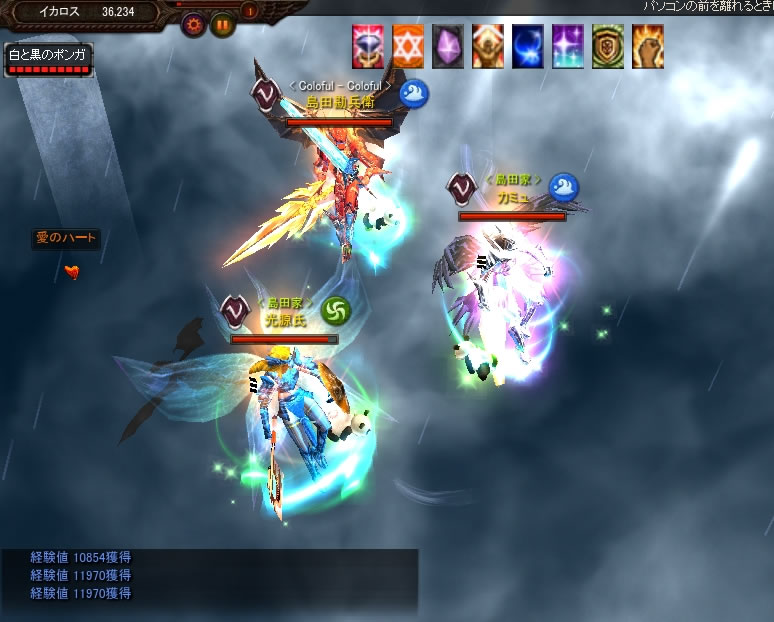
Task: Select the blue crescent moon buff icon
Action: (x=528, y=47)
